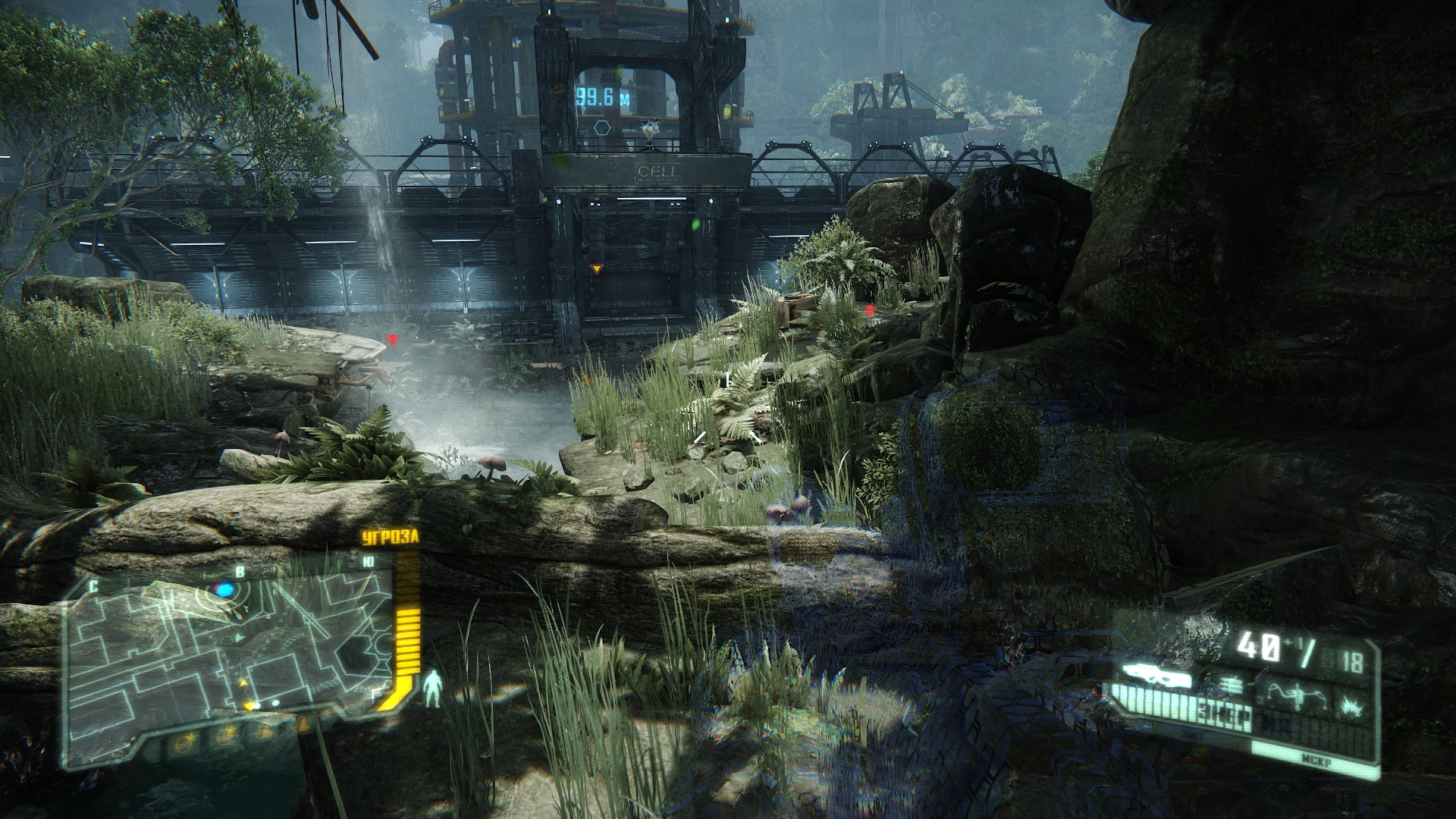The height and width of the screenshot is (819, 1456).
Task: Select the yellow player arrow on minimap
Action: (x=249, y=707)
